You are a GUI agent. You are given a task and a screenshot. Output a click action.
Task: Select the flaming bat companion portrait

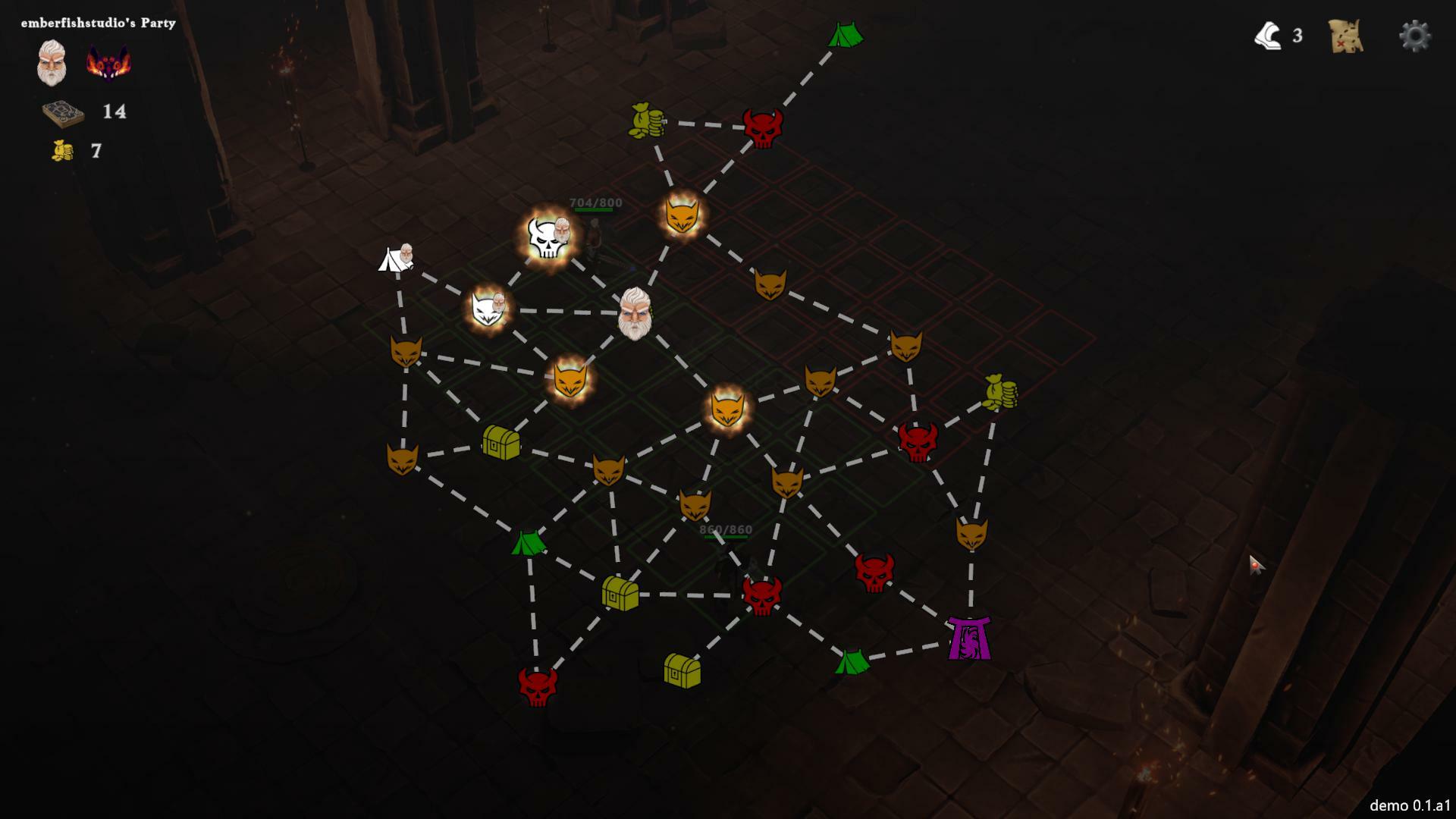coord(106,63)
